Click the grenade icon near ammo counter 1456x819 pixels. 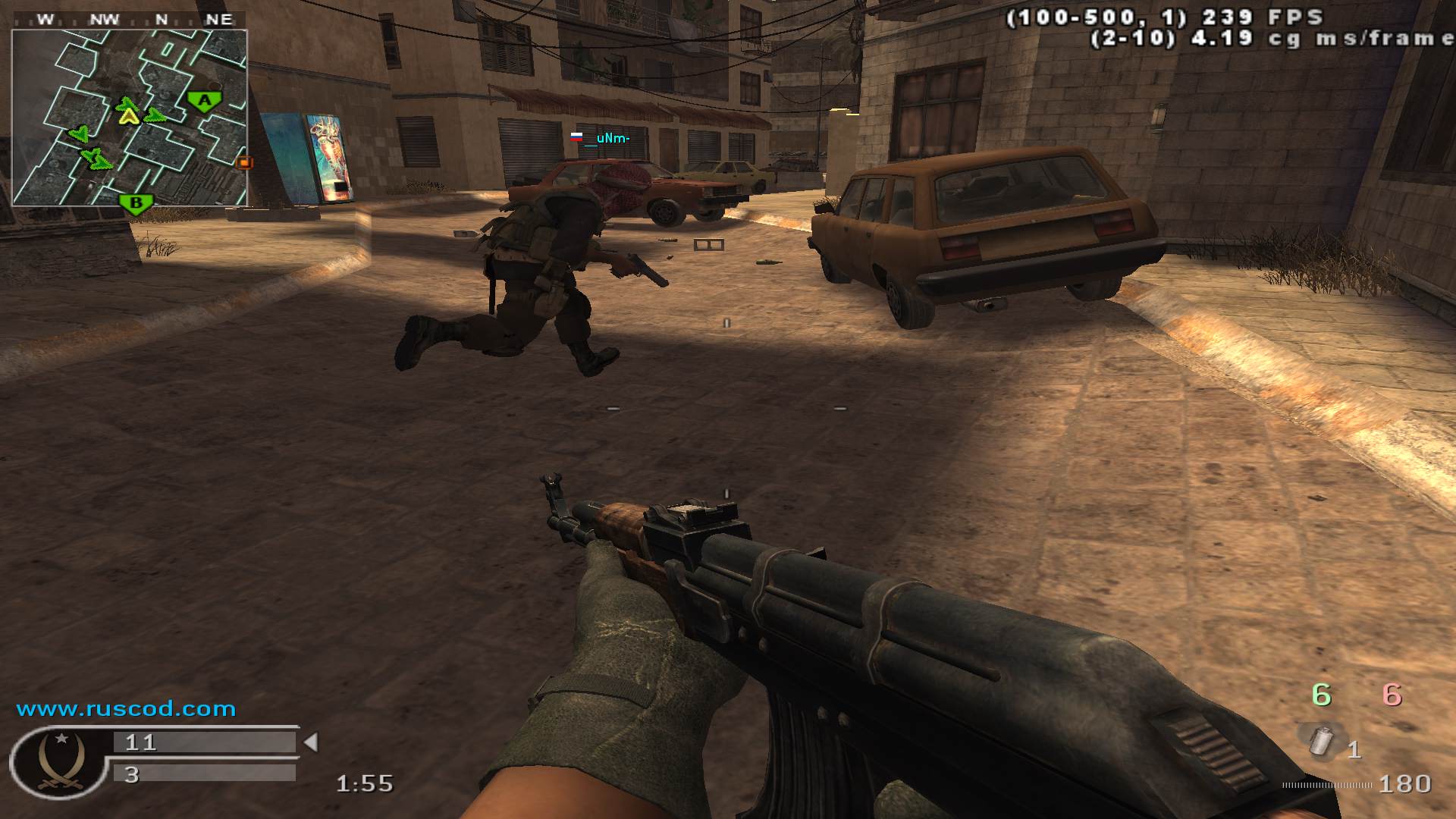click(x=1322, y=740)
